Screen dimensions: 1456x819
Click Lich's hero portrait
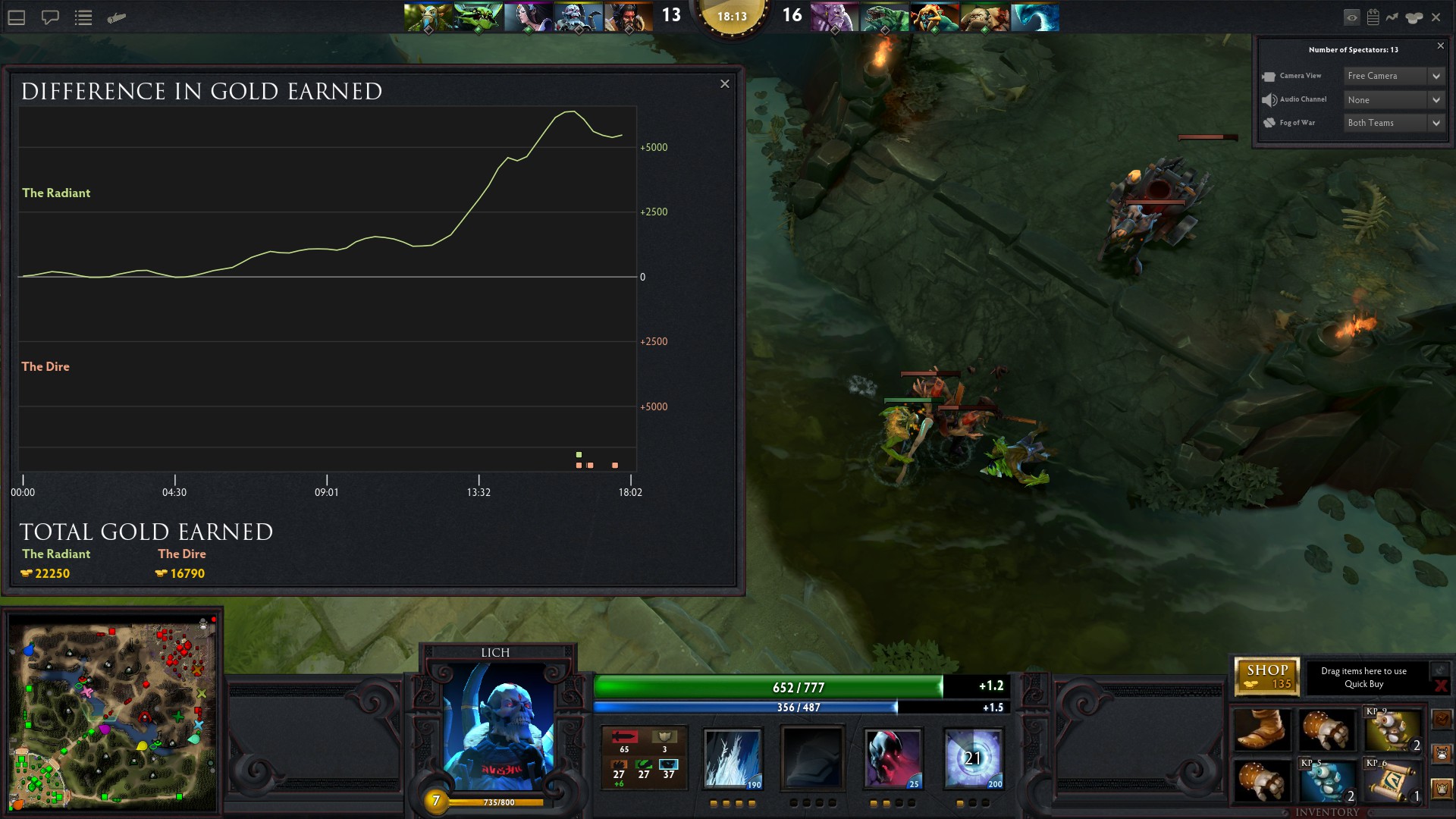pyautogui.click(x=497, y=724)
